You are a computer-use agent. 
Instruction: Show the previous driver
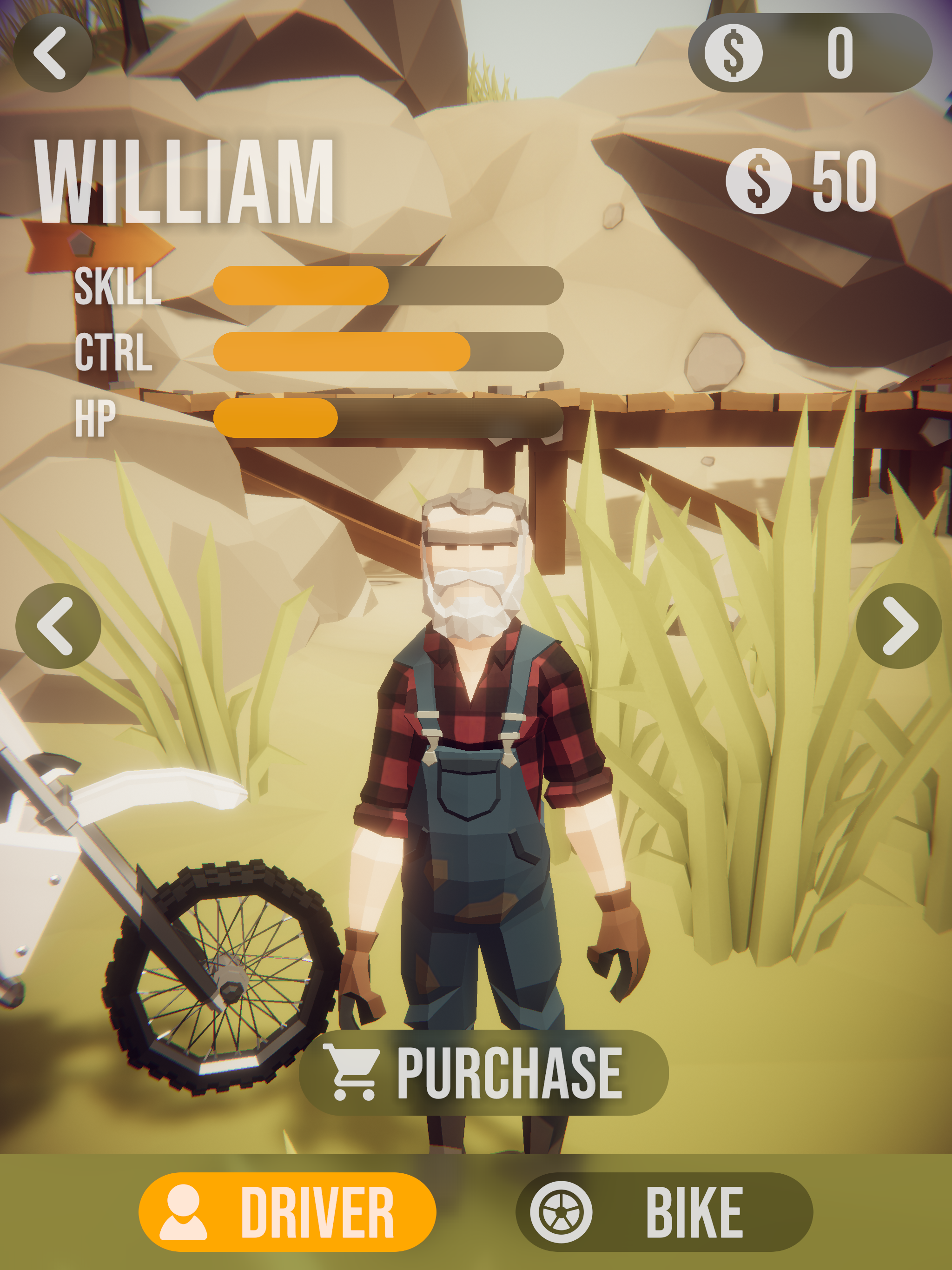click(x=58, y=625)
